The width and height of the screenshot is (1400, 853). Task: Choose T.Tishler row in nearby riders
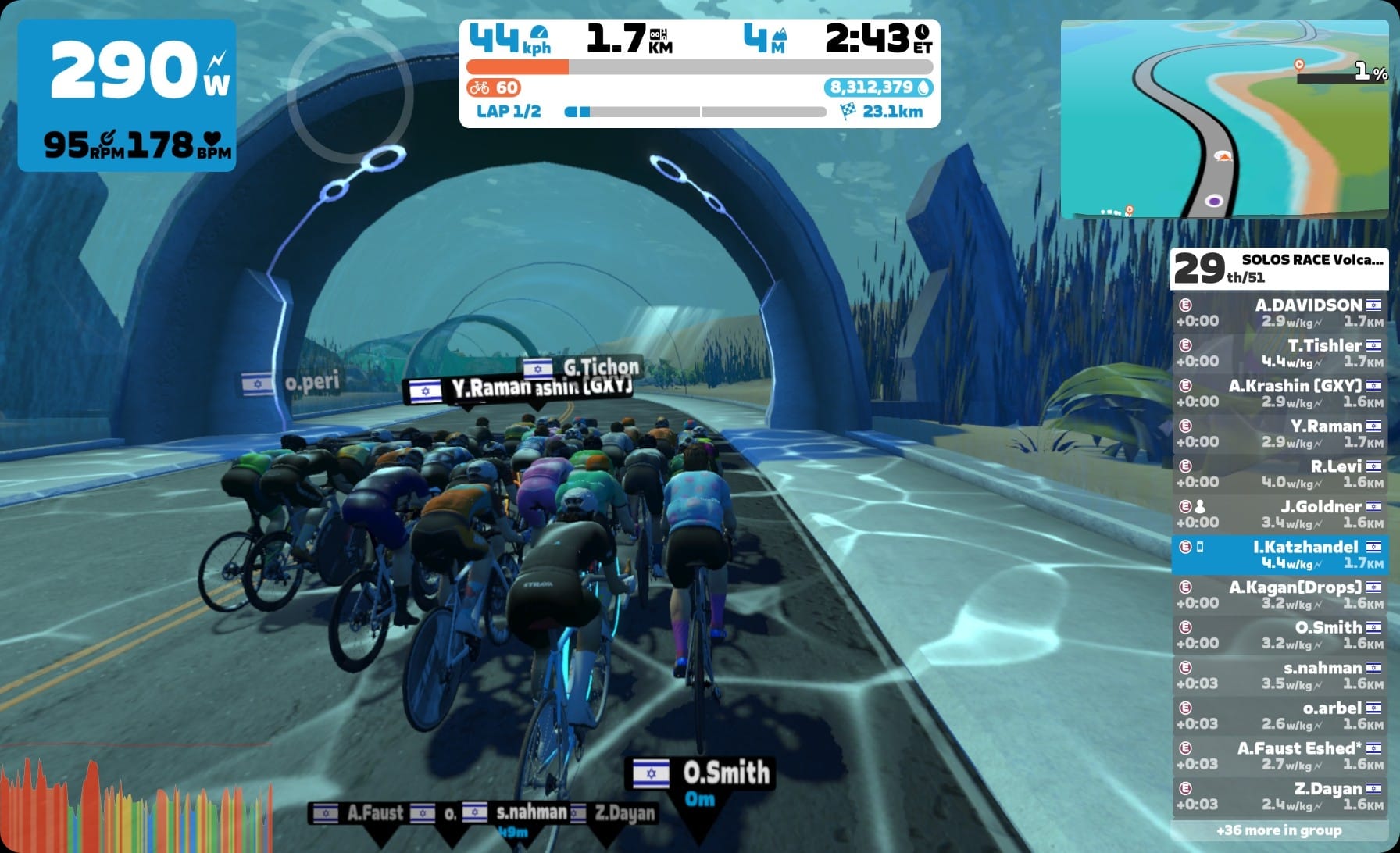(x=1279, y=353)
